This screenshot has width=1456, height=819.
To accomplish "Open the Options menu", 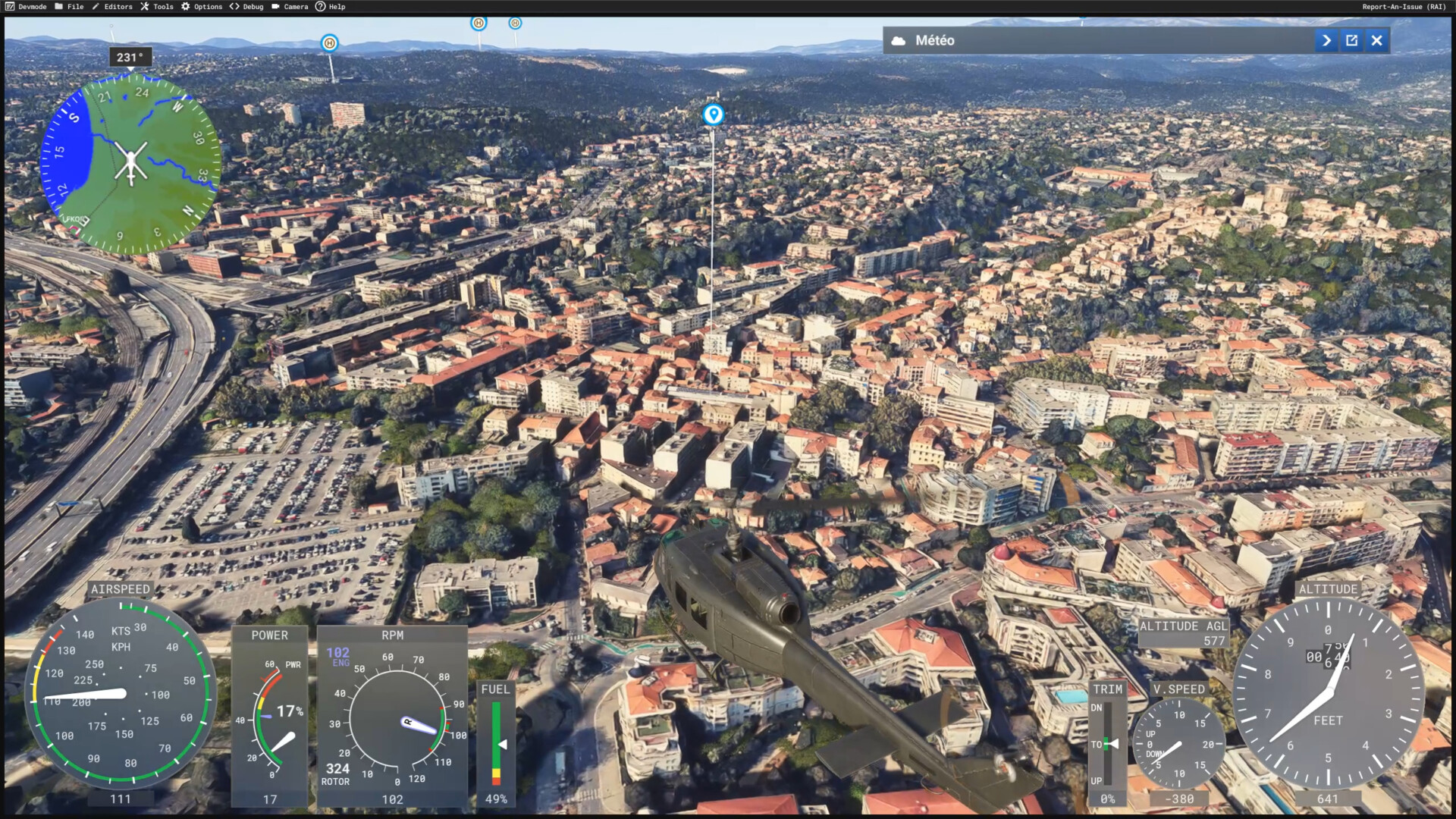I will [x=202, y=7].
